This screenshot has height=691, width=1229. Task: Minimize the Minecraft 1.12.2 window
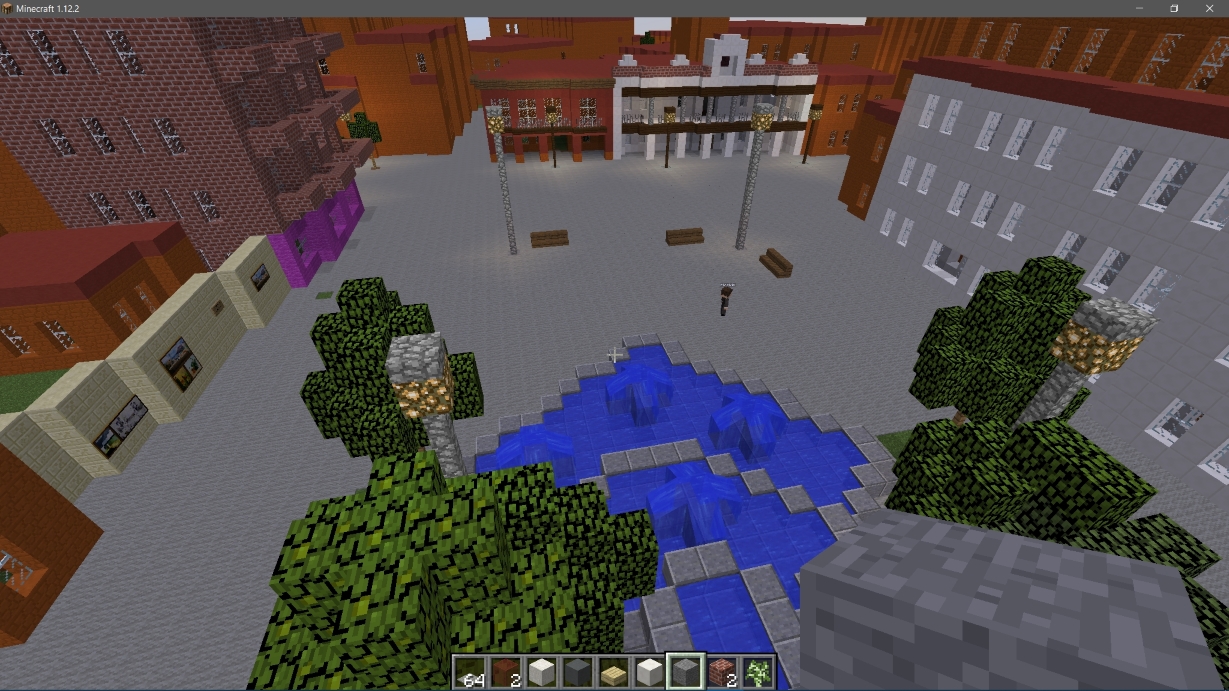1142,8
